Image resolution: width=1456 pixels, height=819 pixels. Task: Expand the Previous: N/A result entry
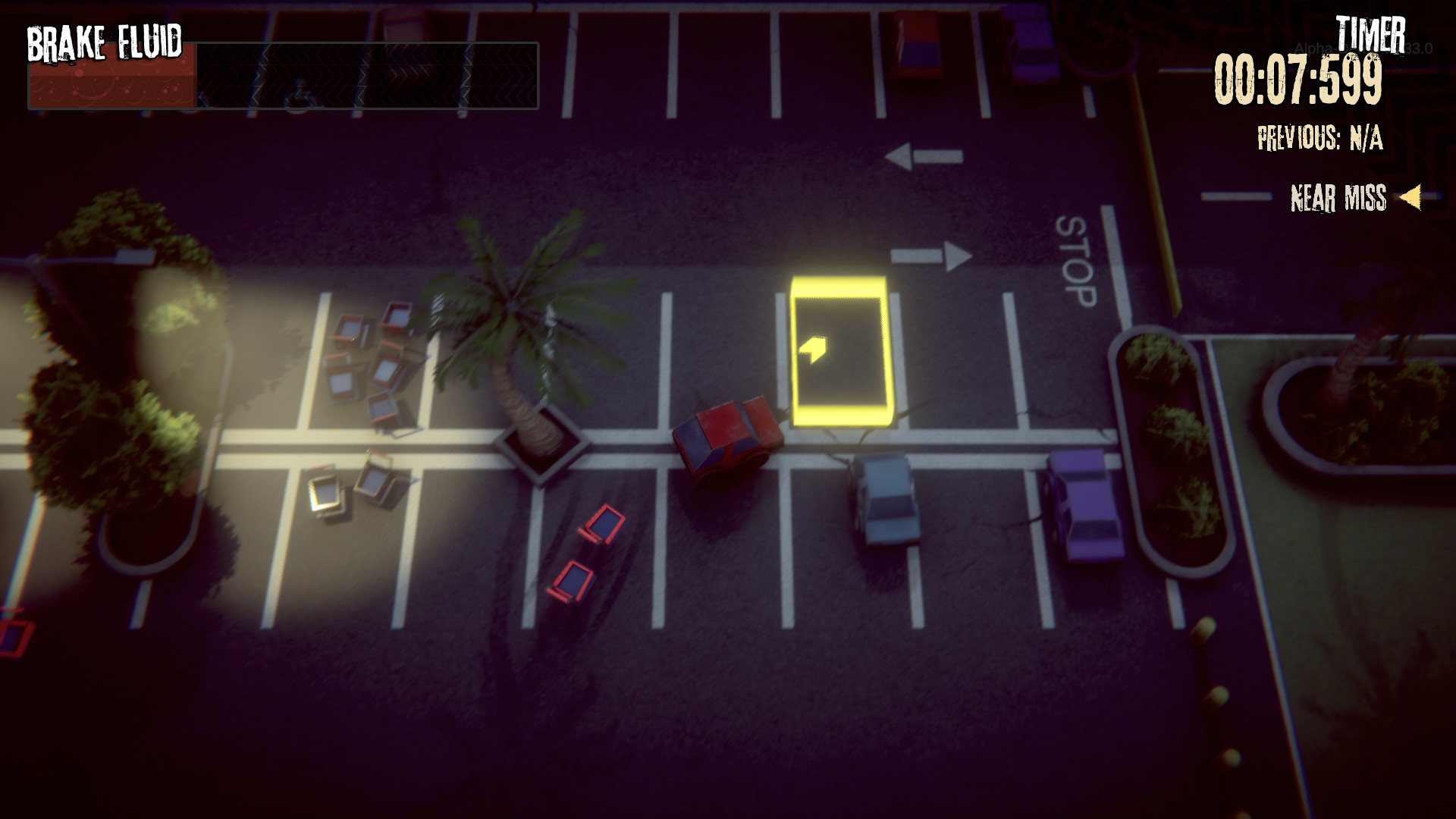click(1319, 139)
